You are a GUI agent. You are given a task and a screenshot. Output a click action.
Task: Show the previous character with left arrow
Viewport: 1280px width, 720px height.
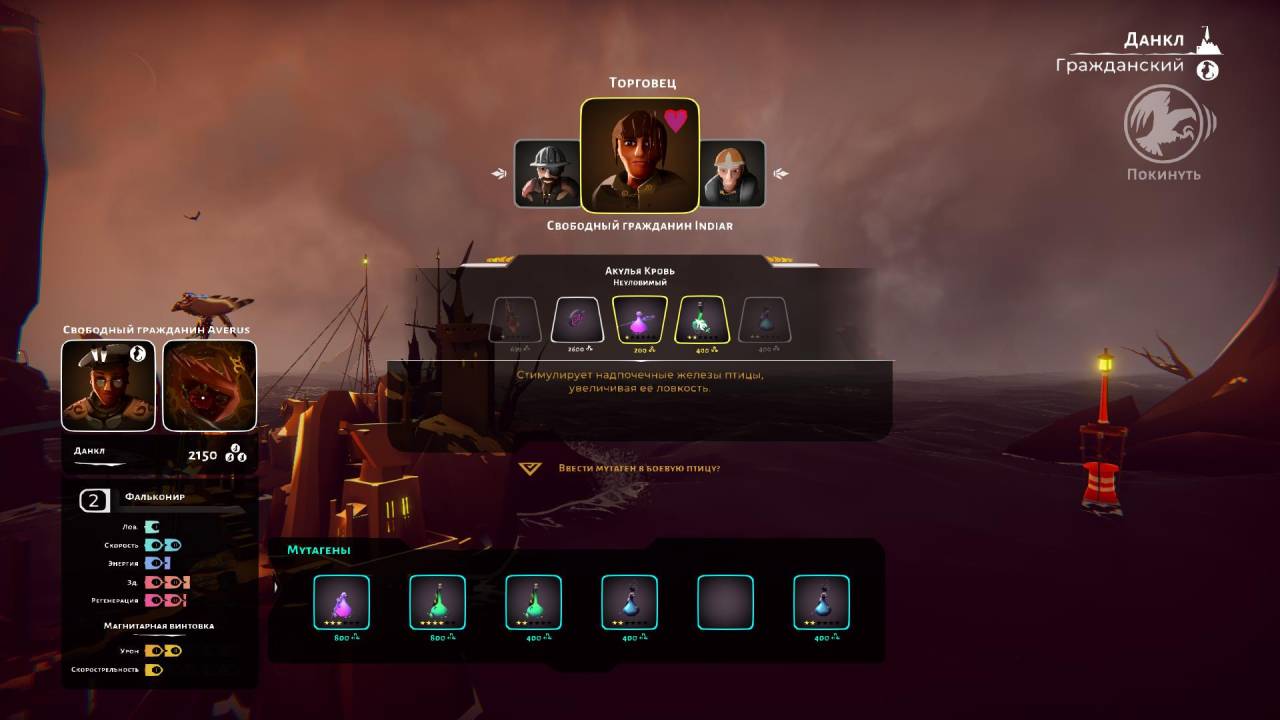(499, 174)
